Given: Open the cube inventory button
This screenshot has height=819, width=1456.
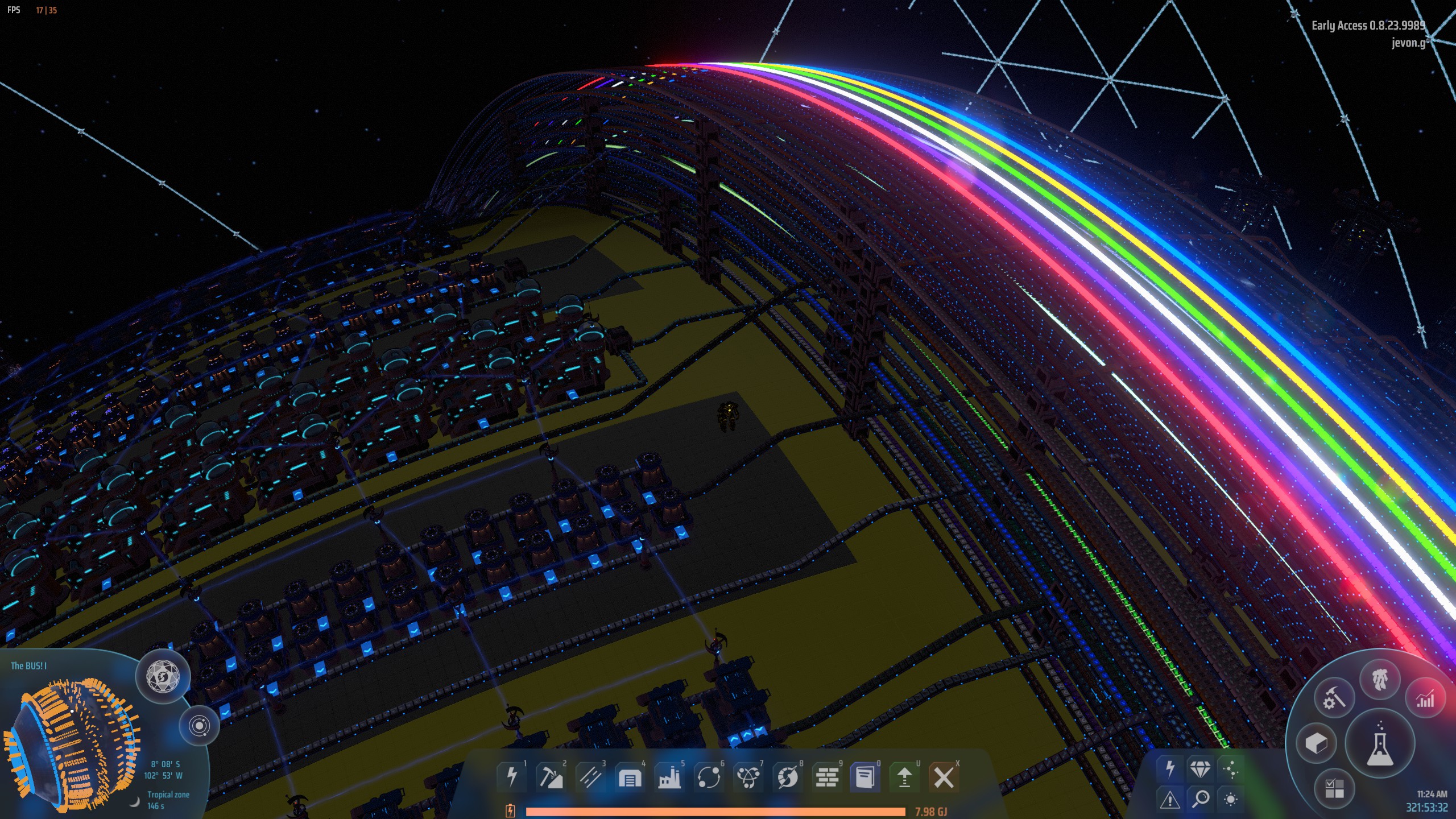Looking at the screenshot, I should tap(1316, 743).
